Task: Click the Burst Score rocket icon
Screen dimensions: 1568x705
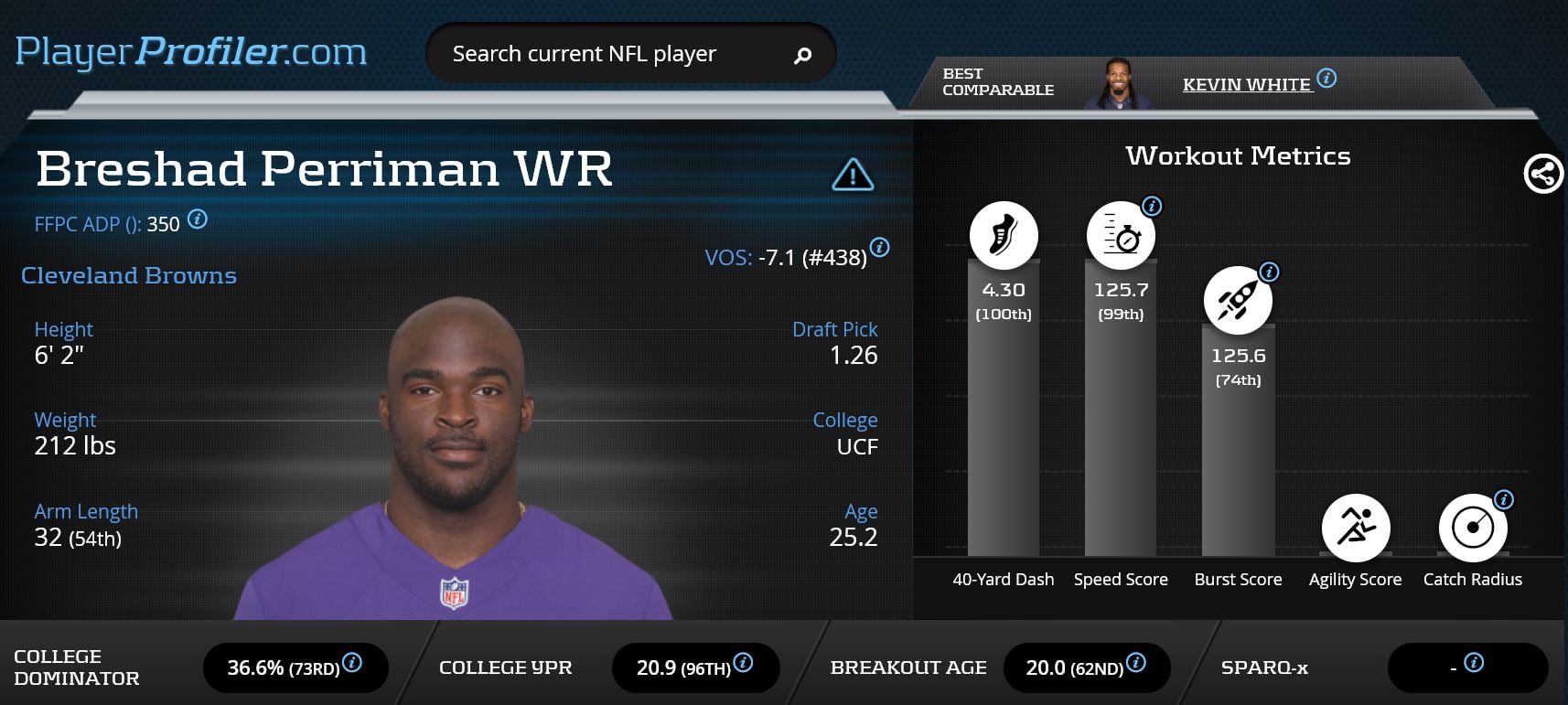Action: click(x=1238, y=300)
